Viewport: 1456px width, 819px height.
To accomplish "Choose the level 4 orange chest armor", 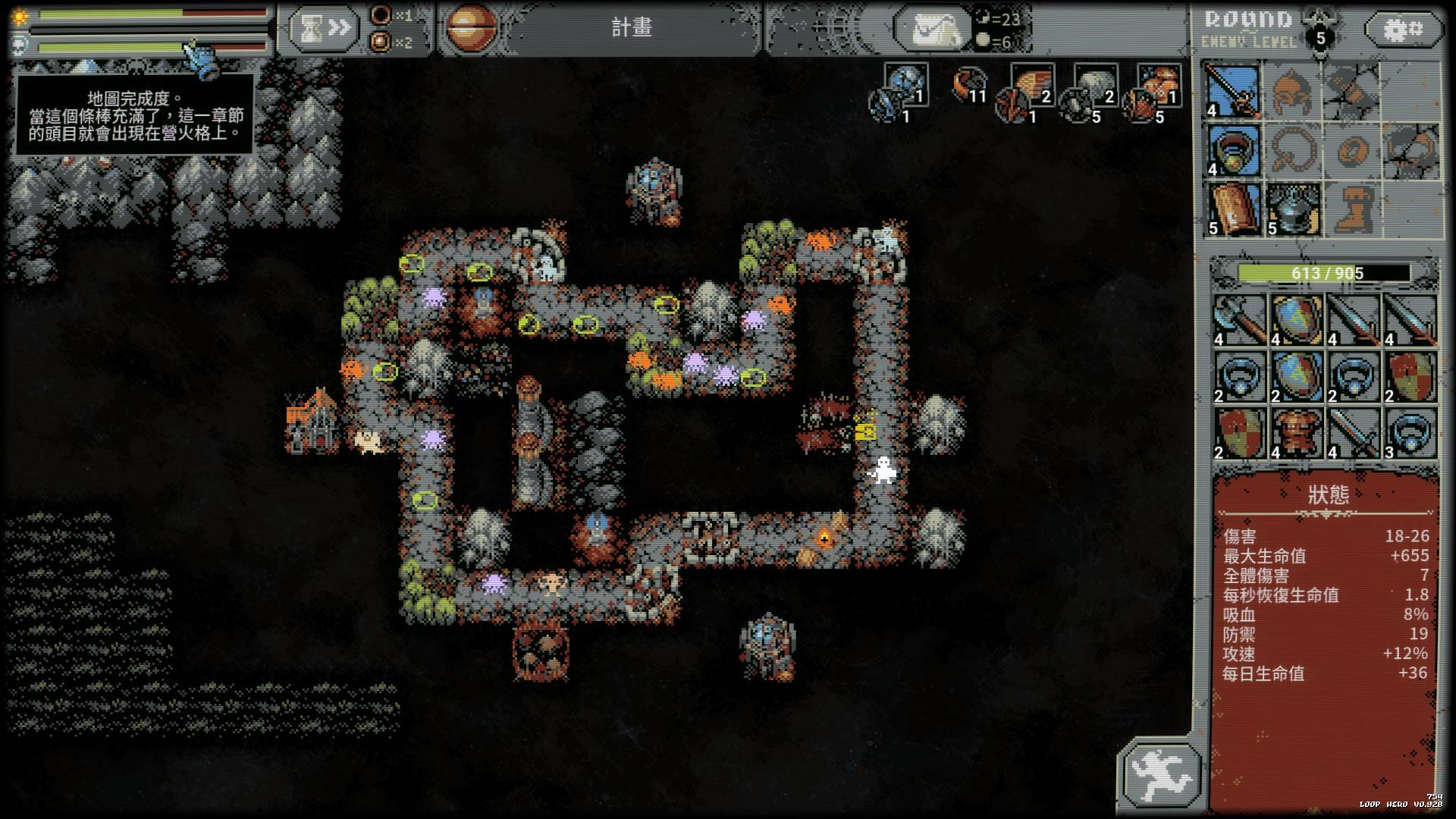I will (x=1297, y=434).
